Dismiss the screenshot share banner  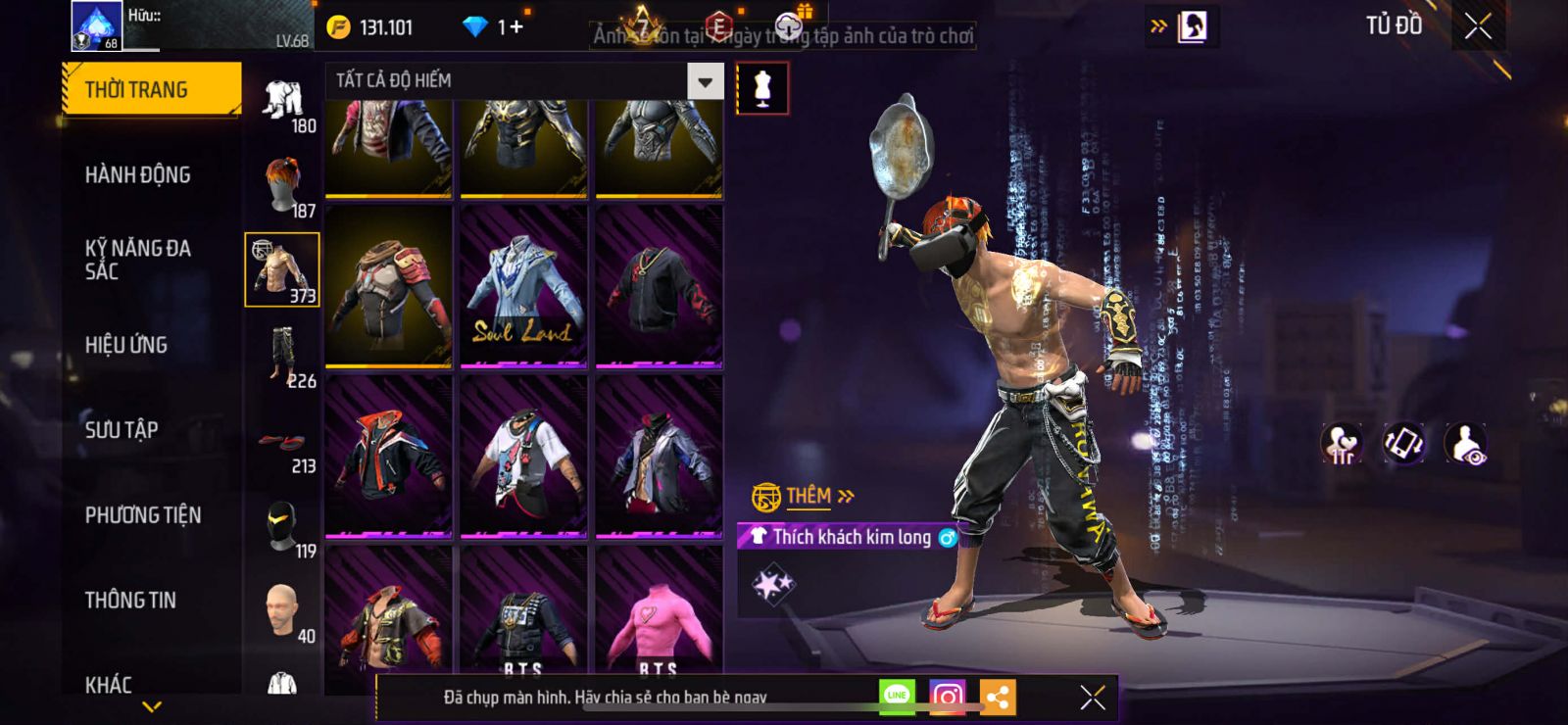click(1093, 698)
